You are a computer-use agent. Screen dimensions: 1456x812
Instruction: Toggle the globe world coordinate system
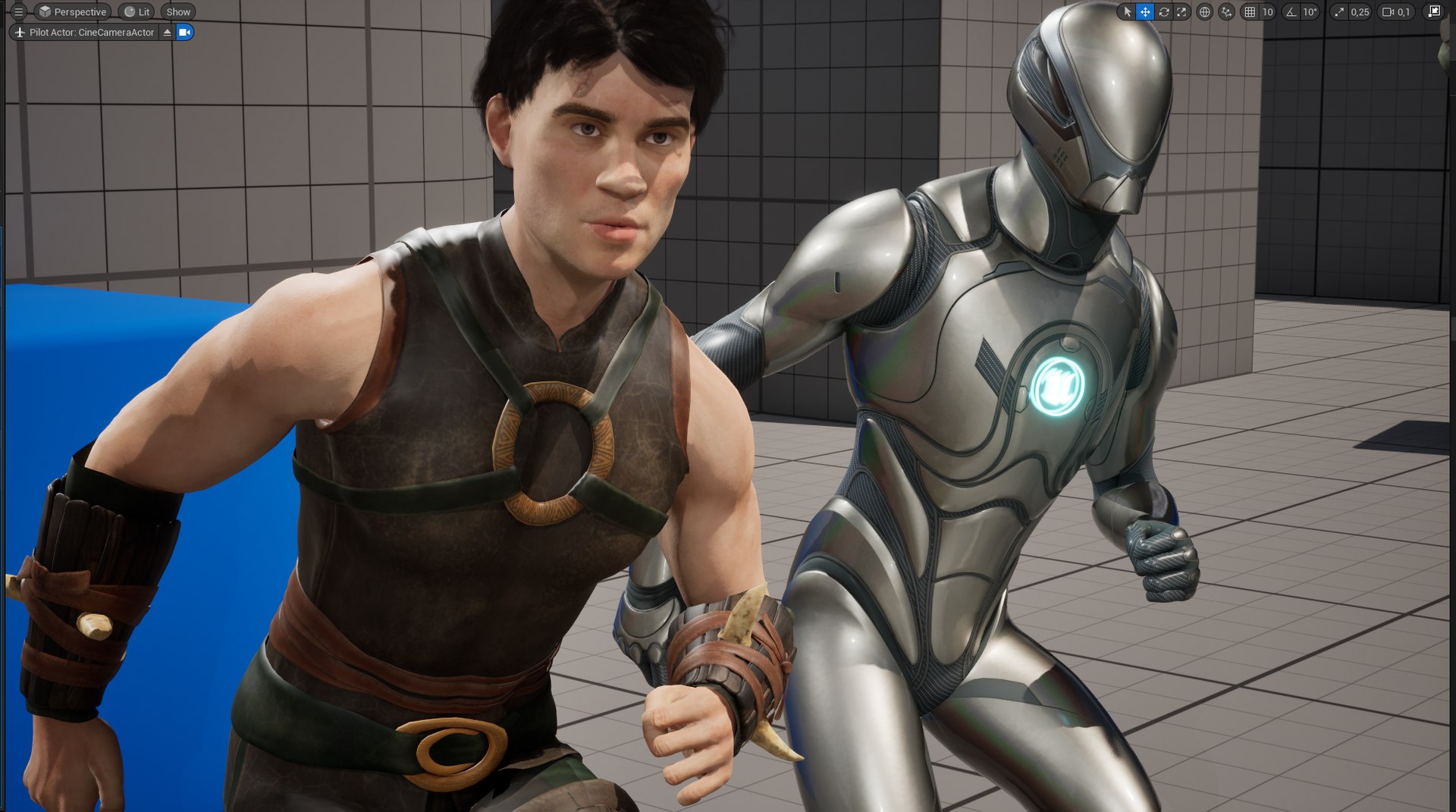point(1204,12)
